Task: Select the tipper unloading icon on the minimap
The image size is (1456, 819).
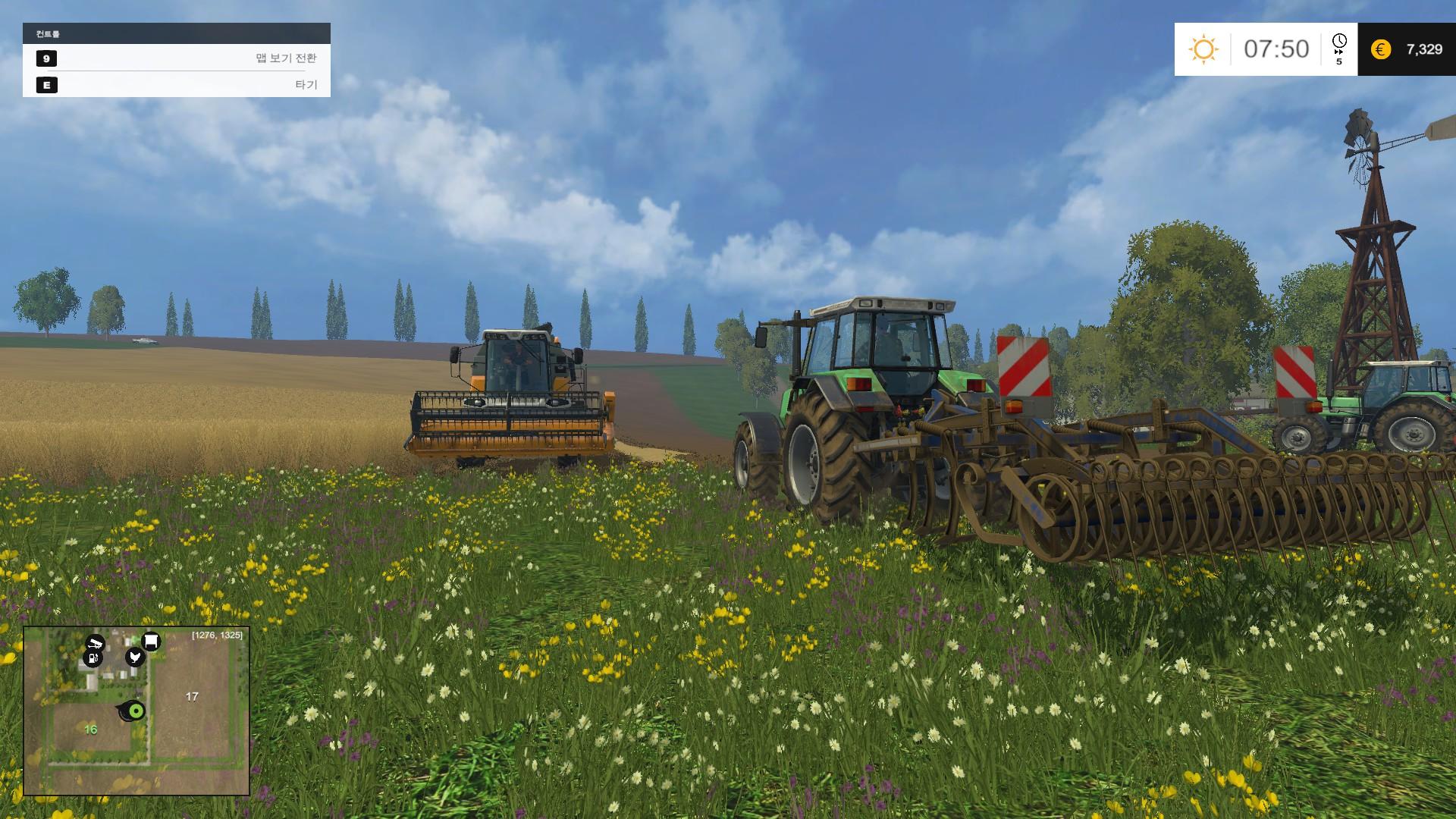Action: click(95, 642)
